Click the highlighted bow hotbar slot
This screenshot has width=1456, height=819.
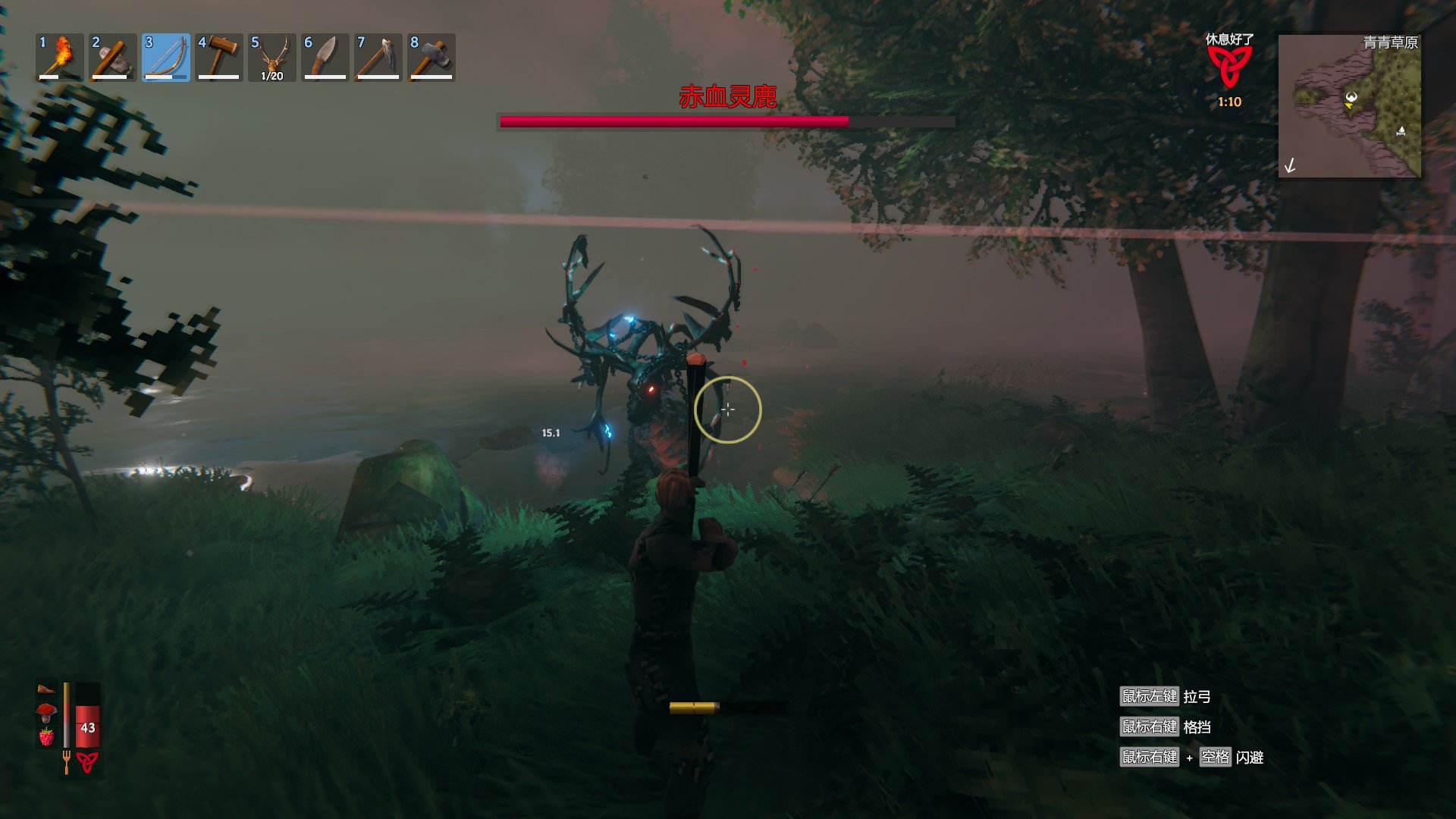click(166, 58)
